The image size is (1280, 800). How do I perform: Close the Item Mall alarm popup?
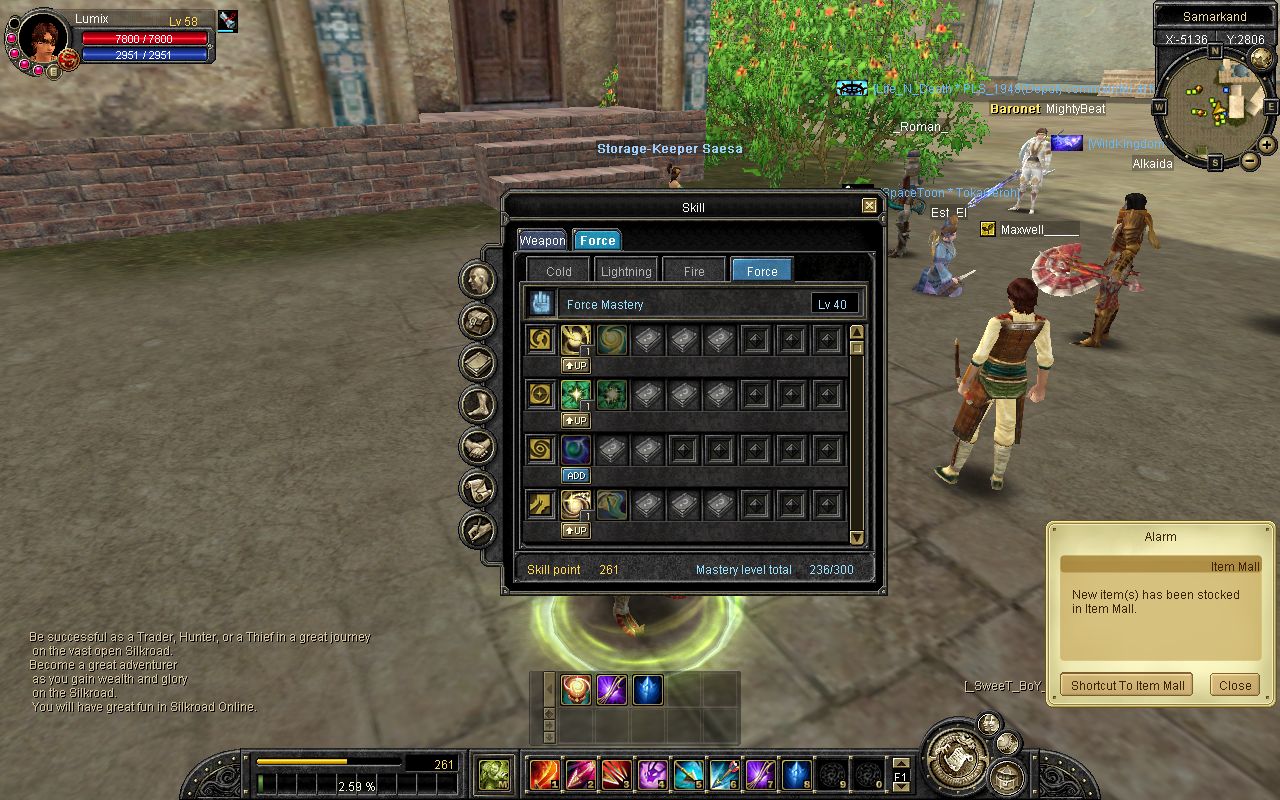coord(1234,685)
